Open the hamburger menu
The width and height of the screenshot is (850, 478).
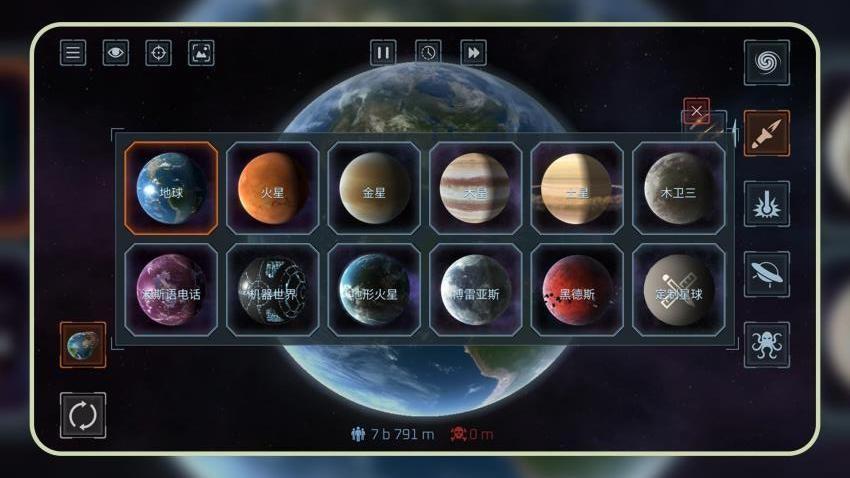tap(73, 52)
